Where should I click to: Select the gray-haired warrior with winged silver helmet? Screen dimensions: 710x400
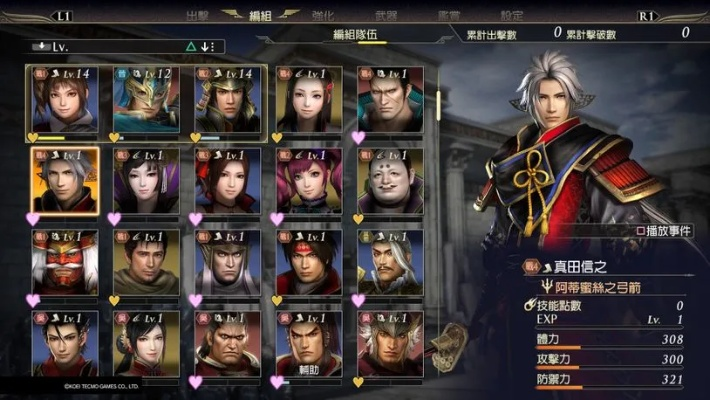(x=390, y=344)
